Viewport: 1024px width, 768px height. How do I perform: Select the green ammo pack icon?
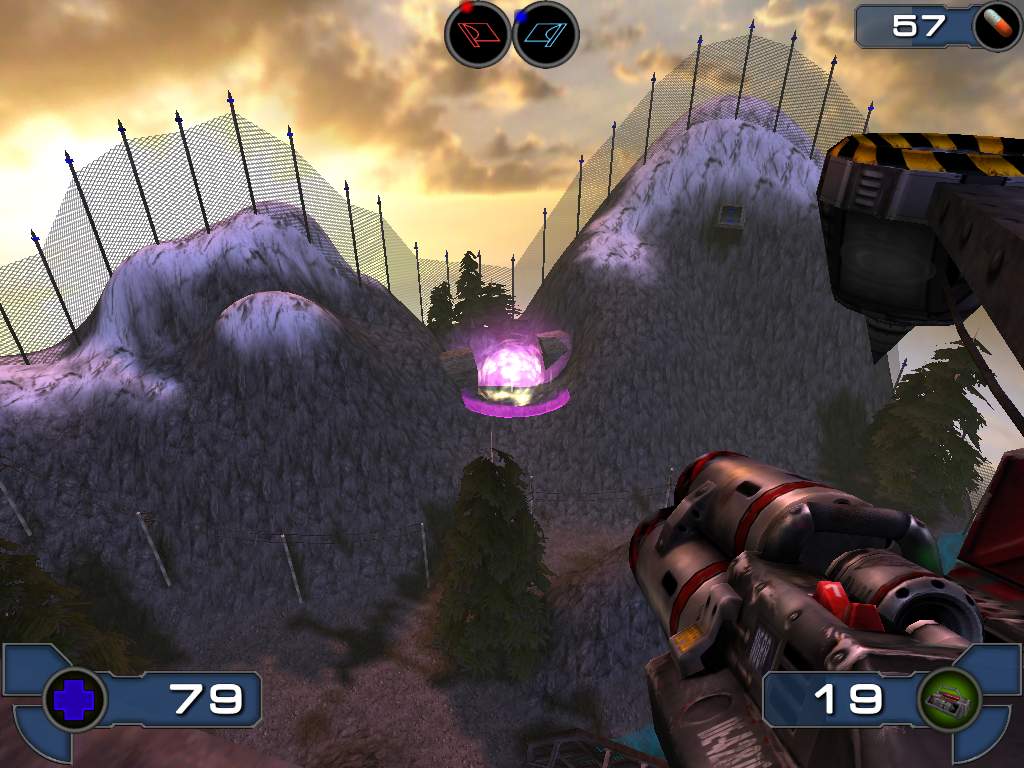click(947, 699)
